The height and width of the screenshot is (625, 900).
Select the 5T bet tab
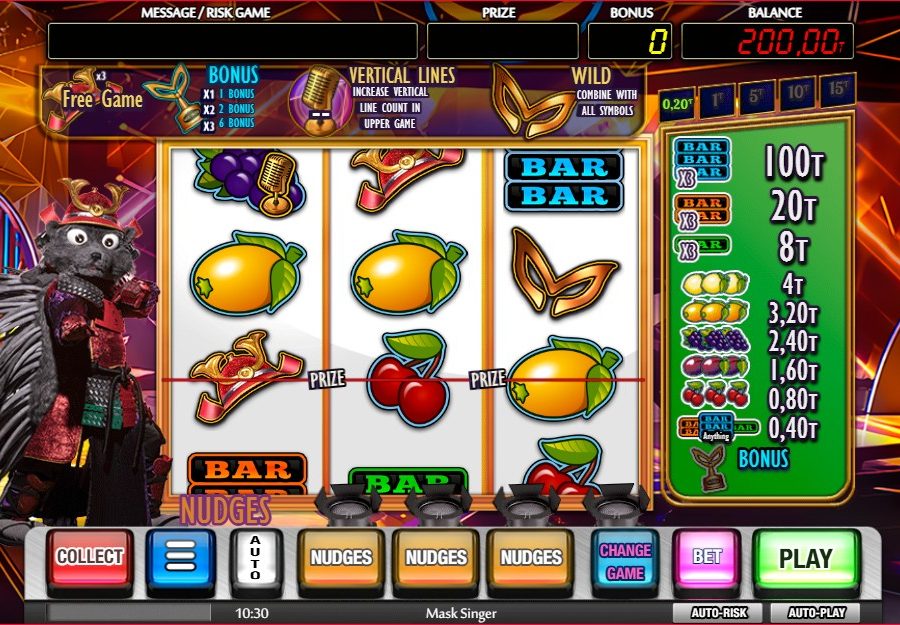(757, 95)
